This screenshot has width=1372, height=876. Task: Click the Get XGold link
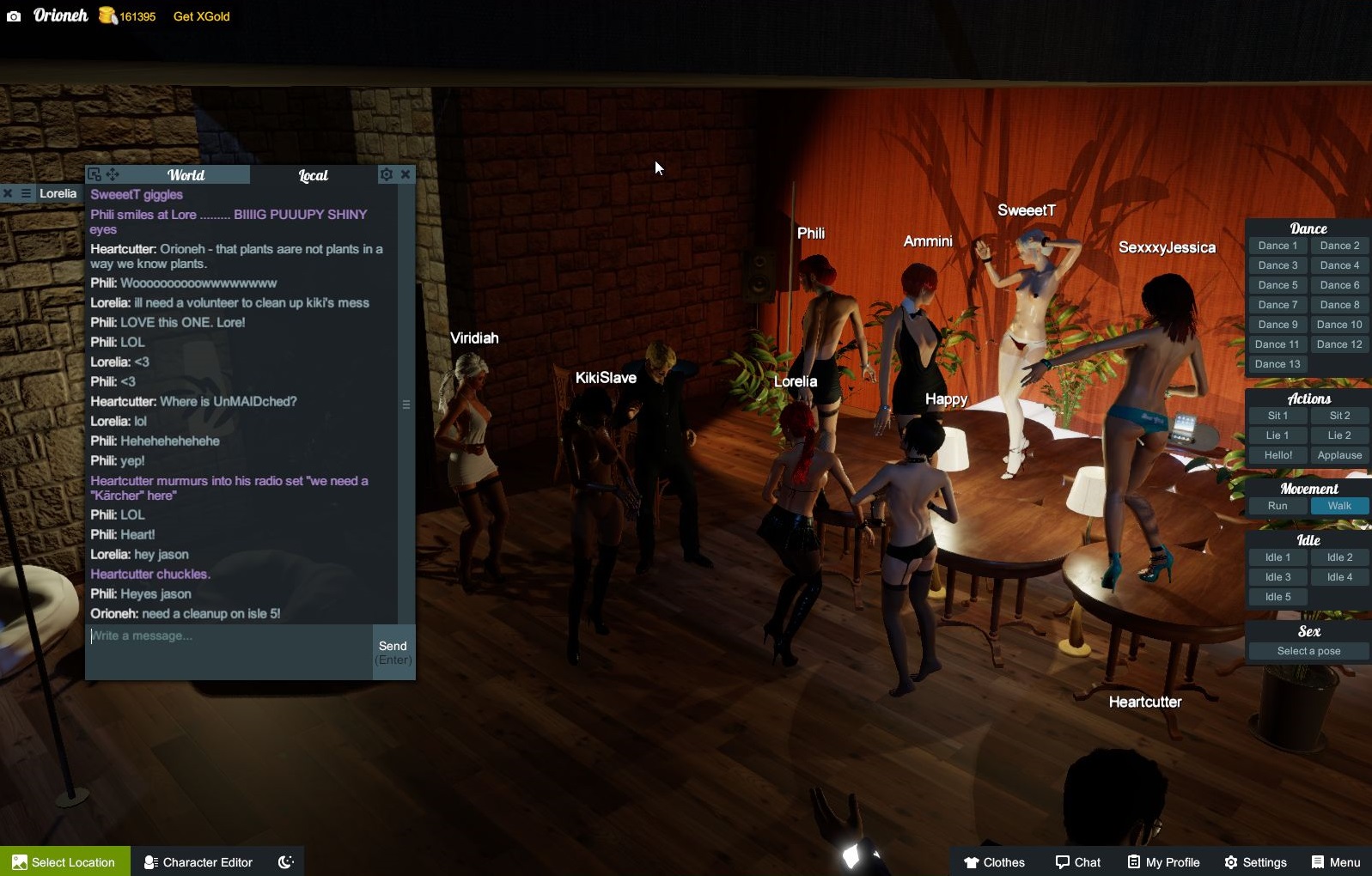[200, 16]
